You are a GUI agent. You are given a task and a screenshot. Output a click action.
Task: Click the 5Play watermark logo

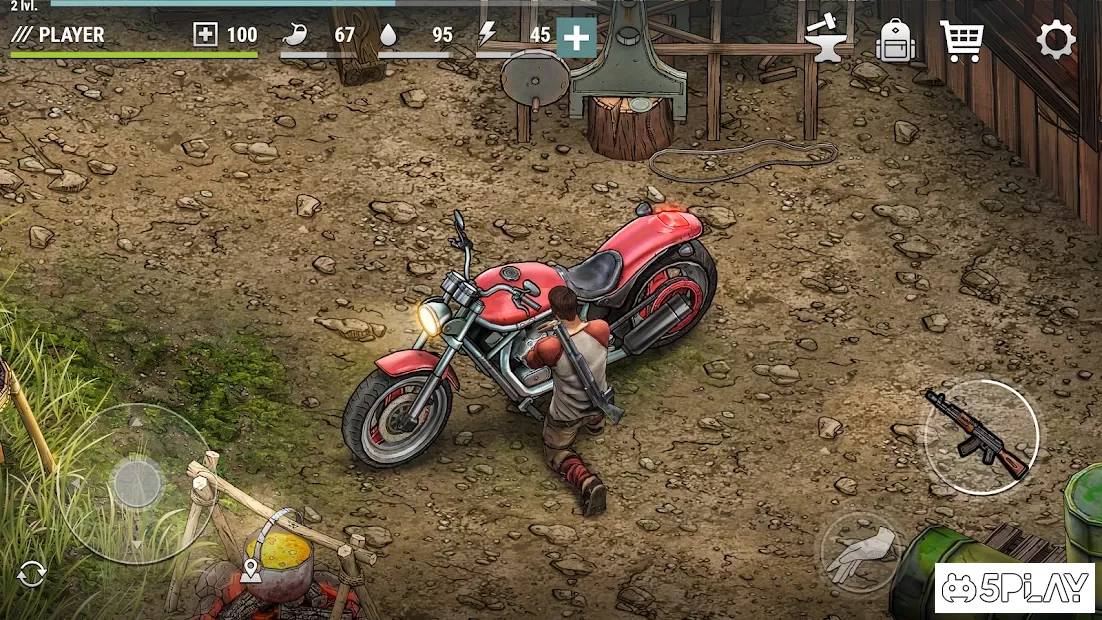coord(1015,588)
